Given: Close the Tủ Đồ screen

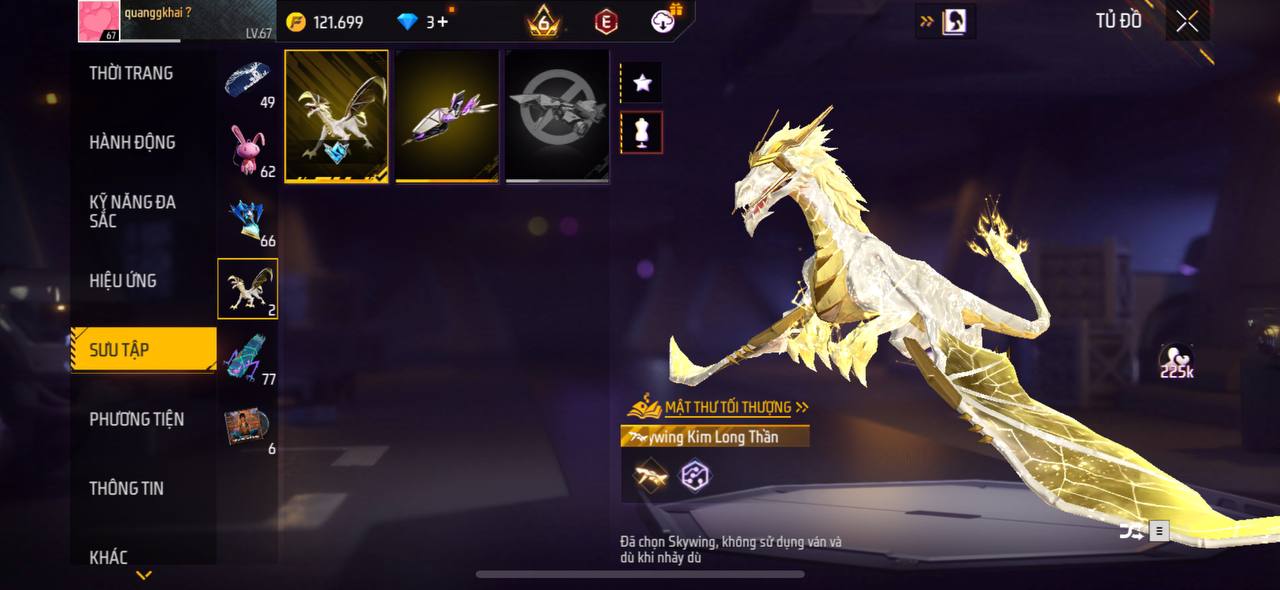Looking at the screenshot, I should point(1187,22).
